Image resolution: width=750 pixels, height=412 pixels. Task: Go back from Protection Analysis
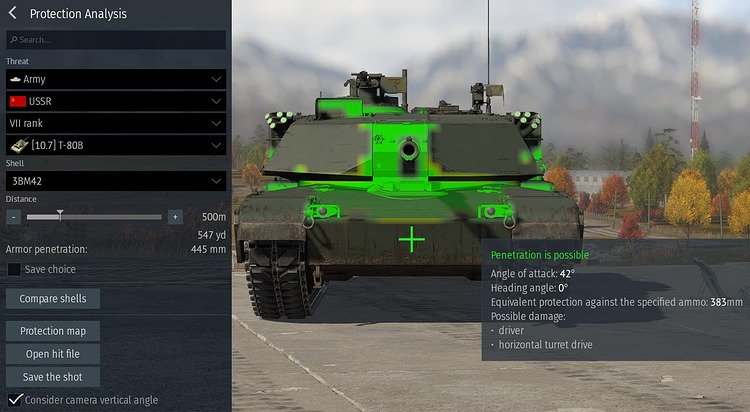point(13,14)
